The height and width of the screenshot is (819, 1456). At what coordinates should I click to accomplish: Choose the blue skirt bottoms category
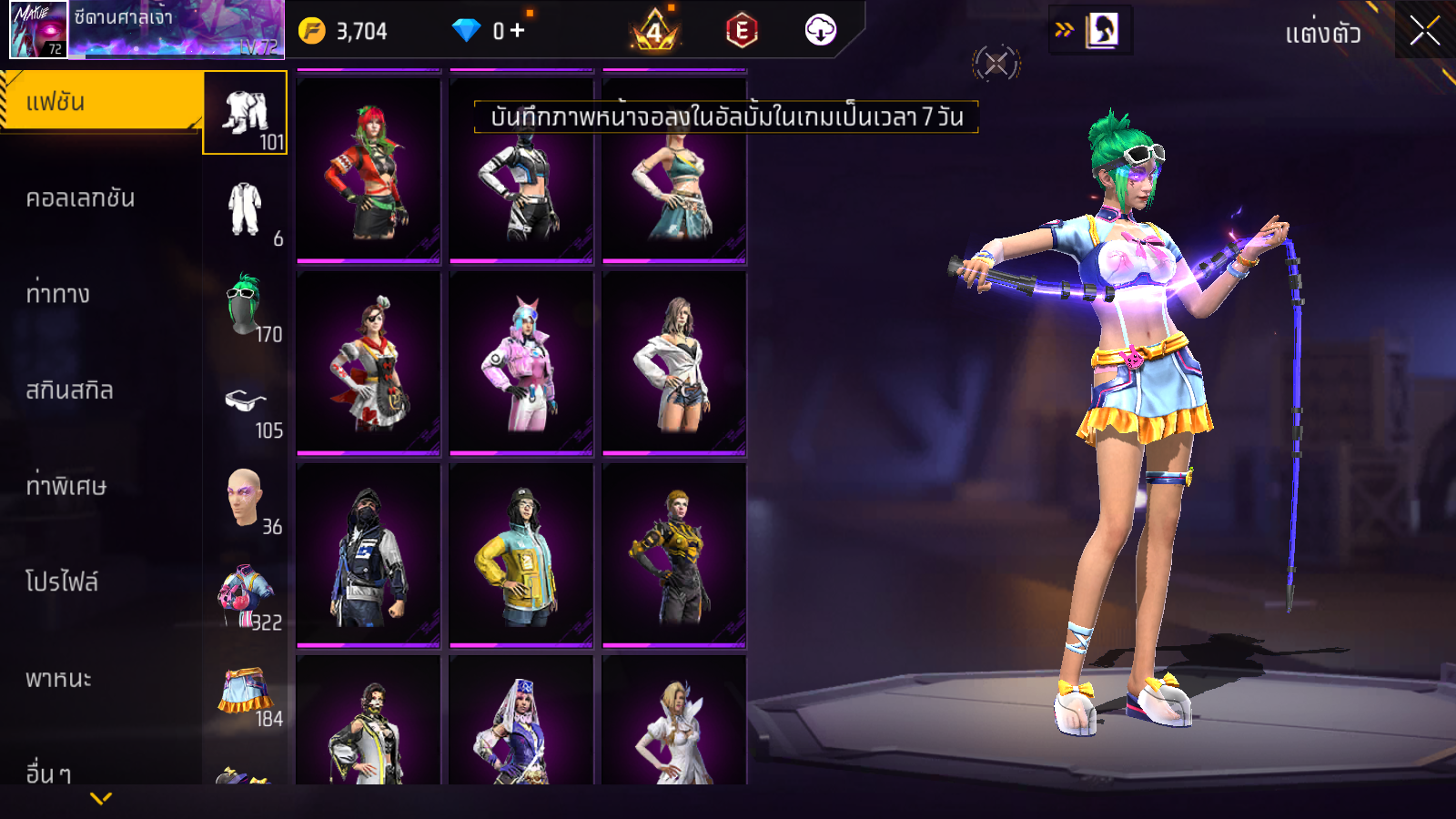click(x=246, y=691)
